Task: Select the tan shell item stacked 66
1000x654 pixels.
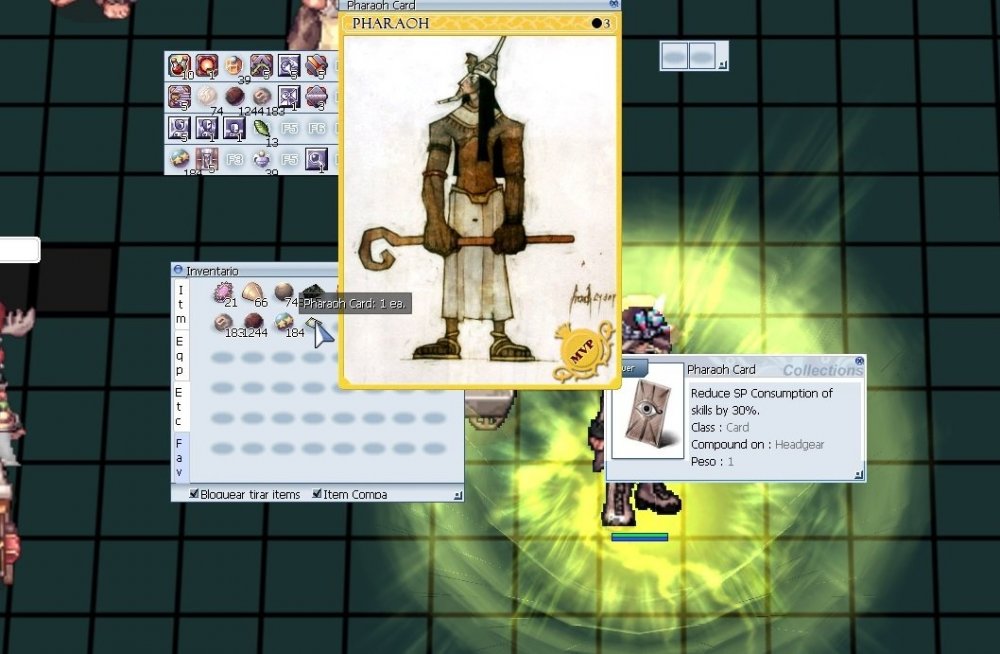Action: tap(252, 293)
